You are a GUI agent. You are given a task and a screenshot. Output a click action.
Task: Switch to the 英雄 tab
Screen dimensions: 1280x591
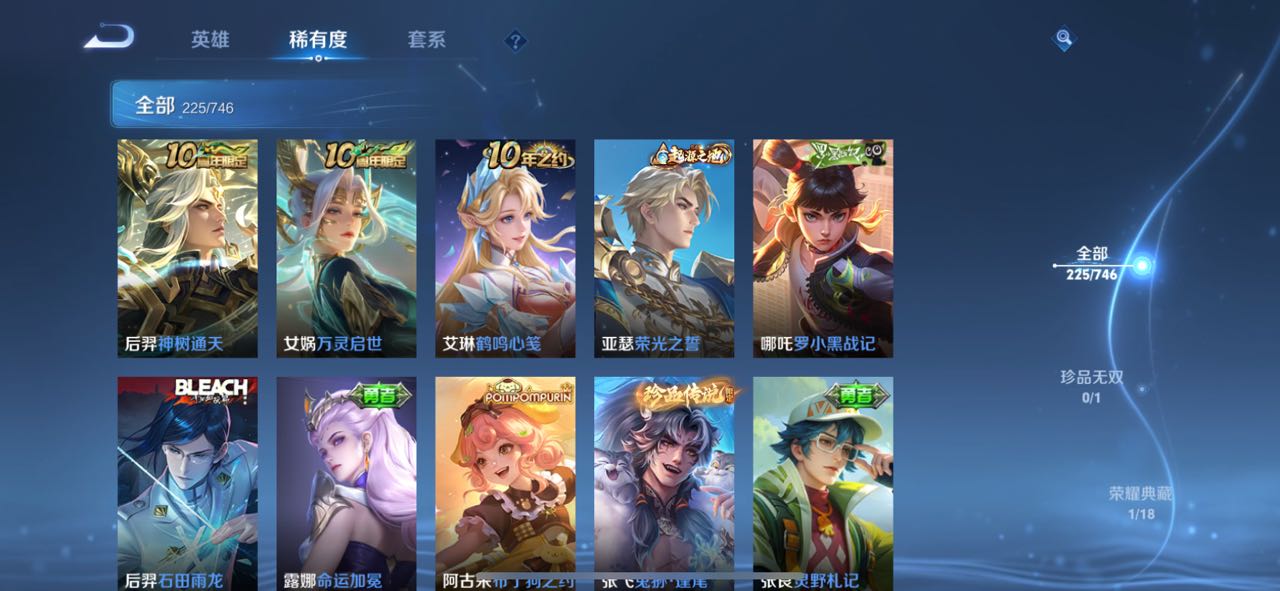coord(210,40)
